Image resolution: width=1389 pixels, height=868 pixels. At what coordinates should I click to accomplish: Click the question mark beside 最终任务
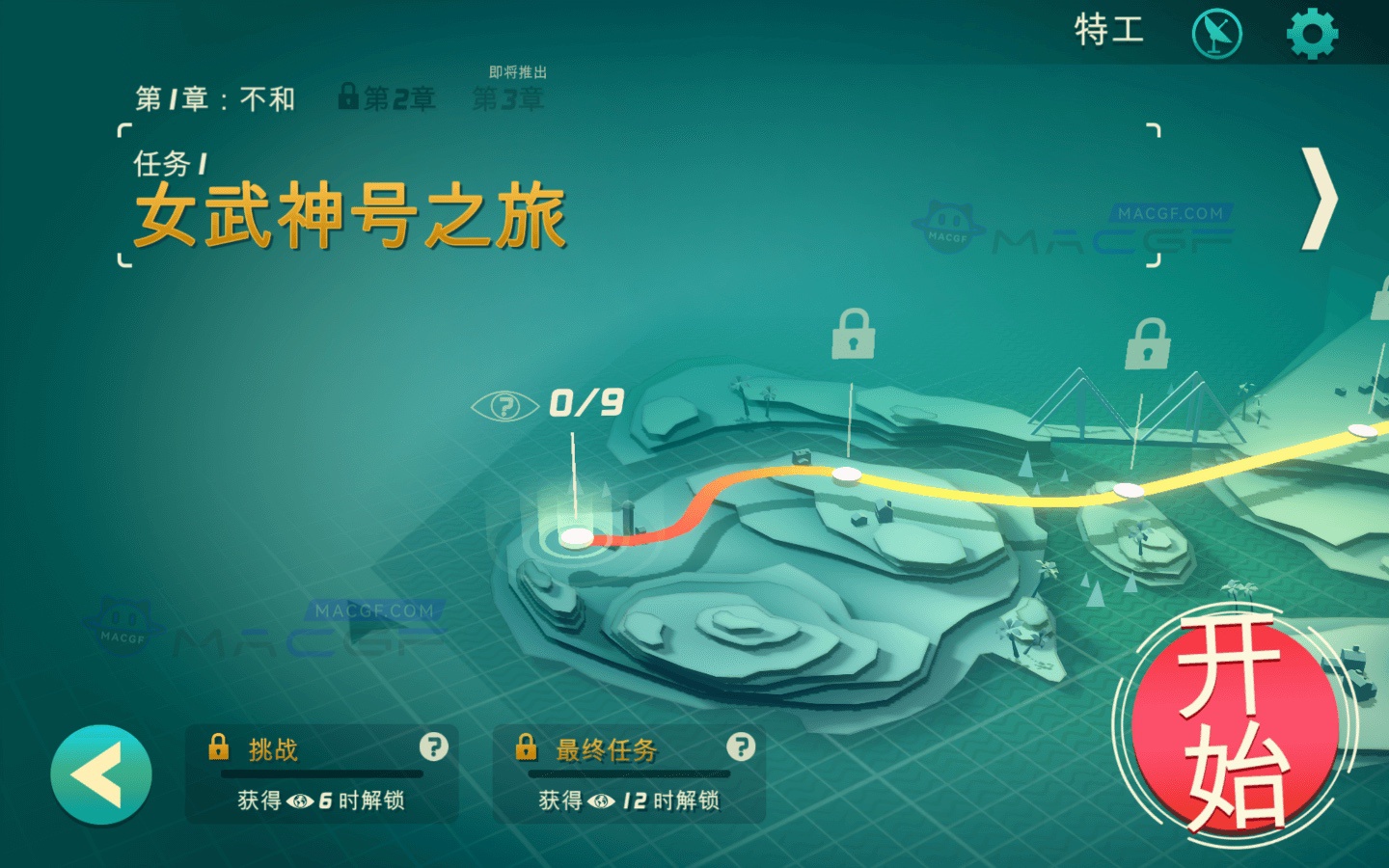pos(740,747)
